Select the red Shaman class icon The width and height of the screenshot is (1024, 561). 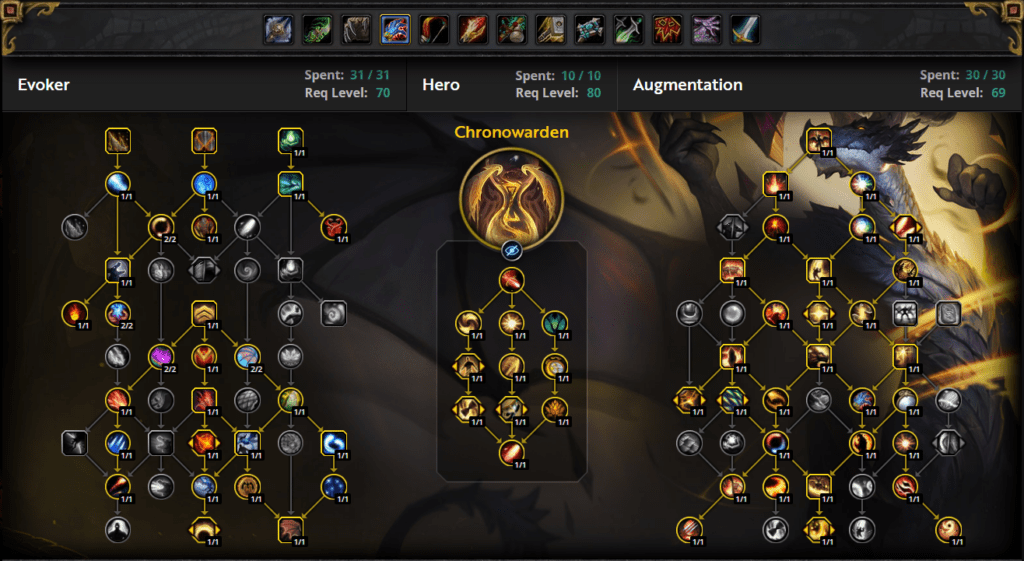pos(668,30)
